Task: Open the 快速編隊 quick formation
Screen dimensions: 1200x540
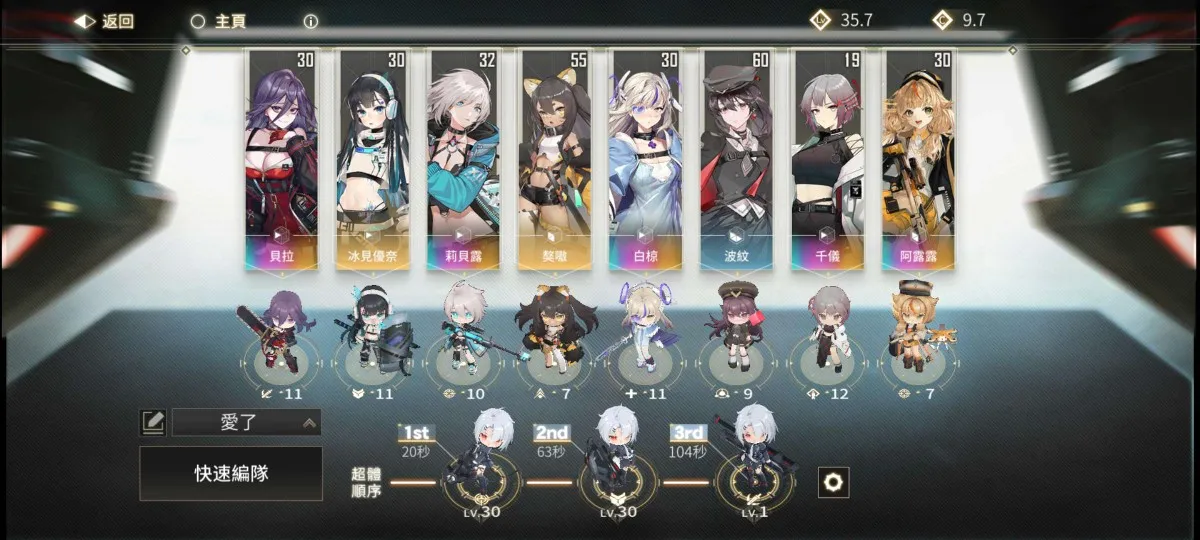Action: pyautogui.click(x=231, y=473)
